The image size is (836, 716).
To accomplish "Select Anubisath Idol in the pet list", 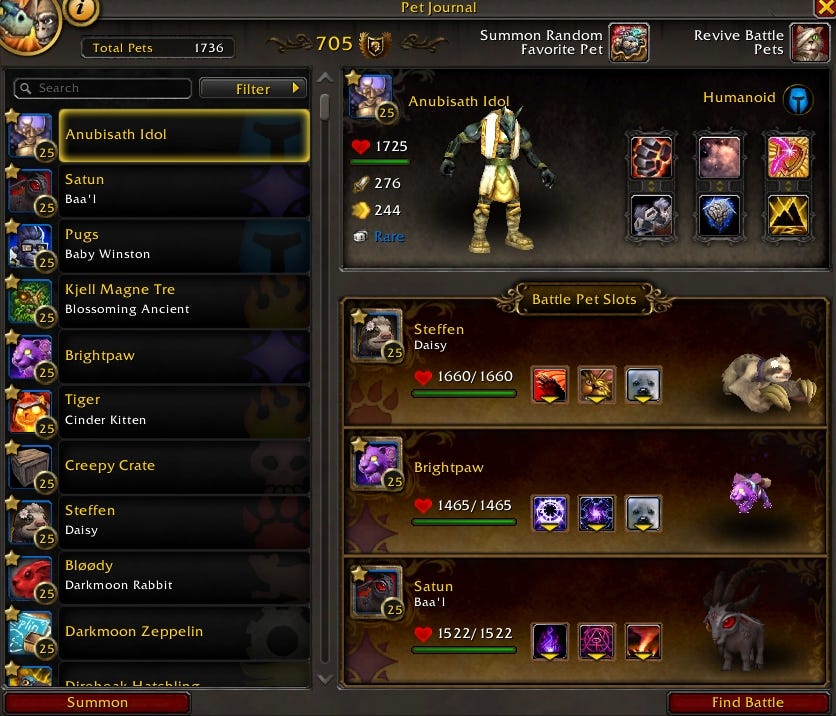I will tap(184, 135).
